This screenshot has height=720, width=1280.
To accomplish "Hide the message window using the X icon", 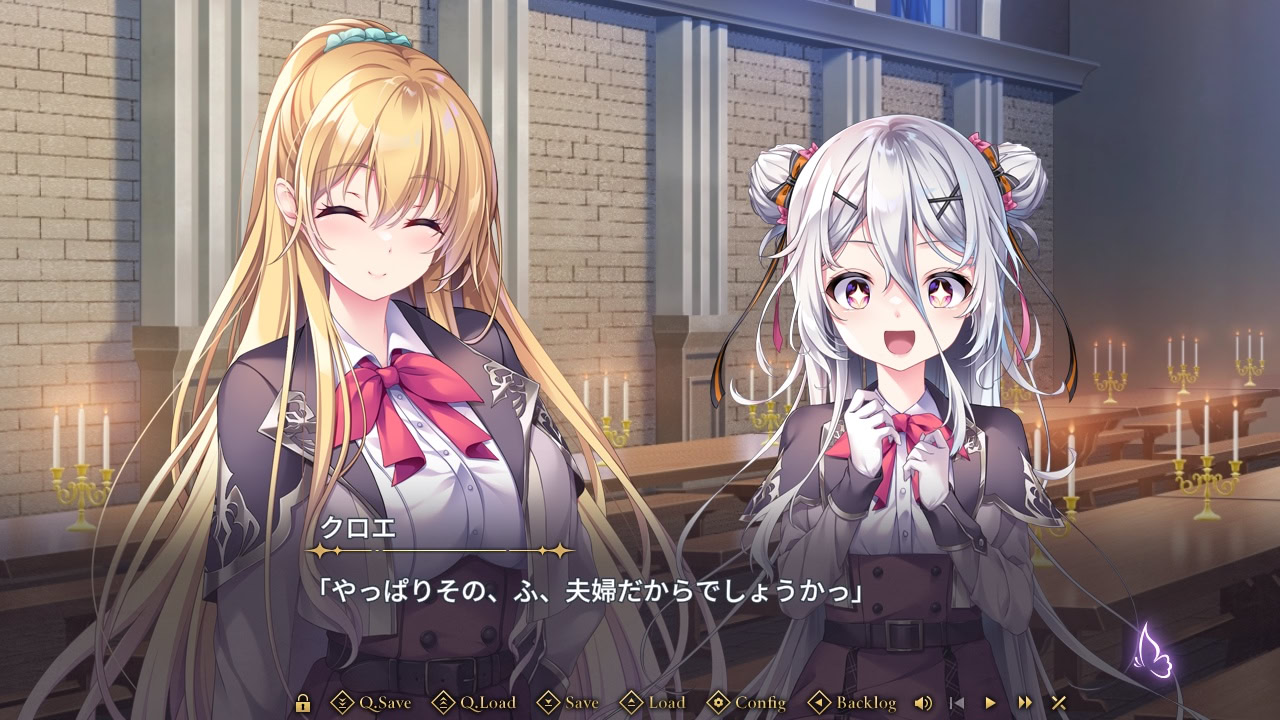I will [1059, 703].
